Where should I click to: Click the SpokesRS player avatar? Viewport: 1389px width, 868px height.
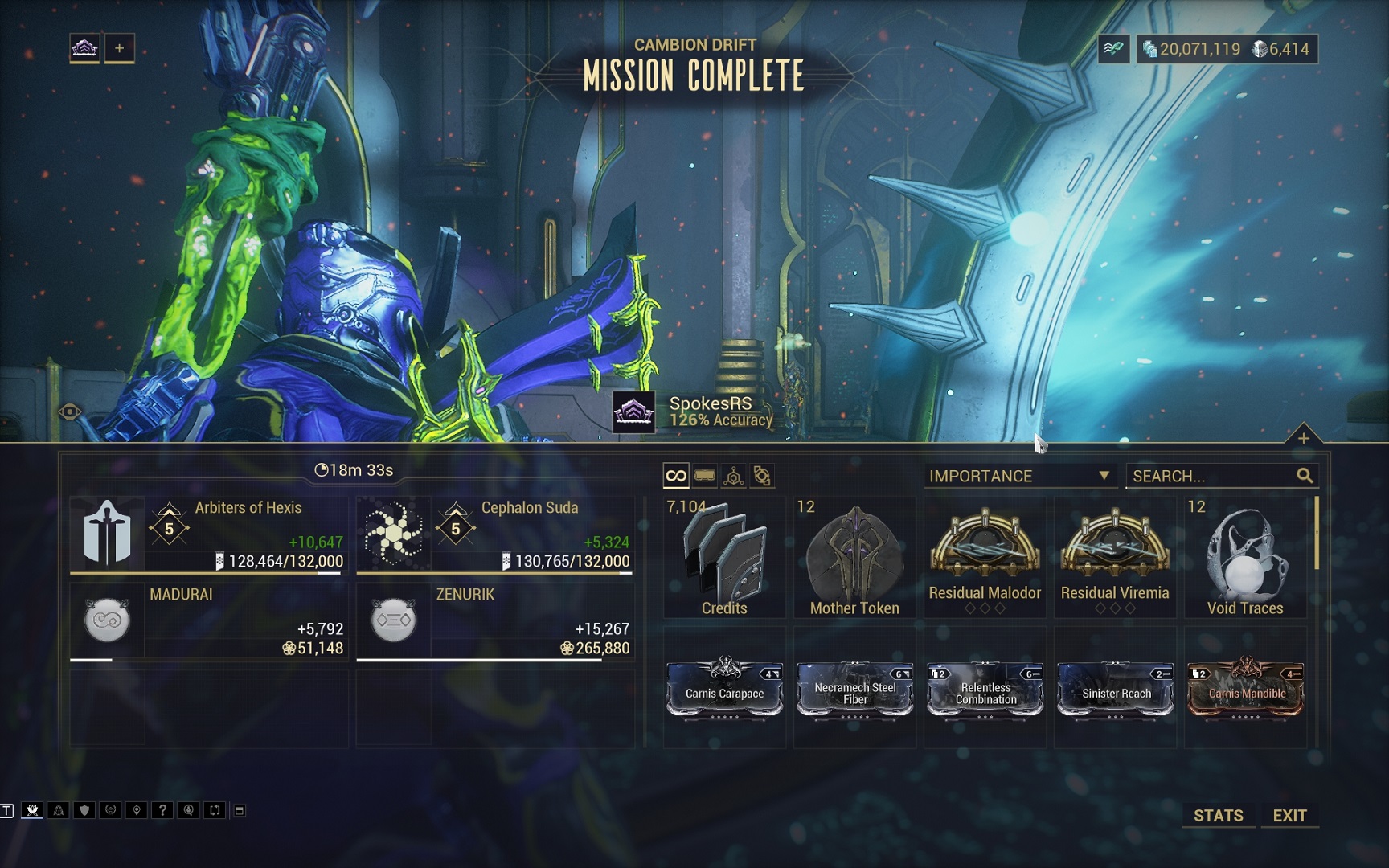633,412
